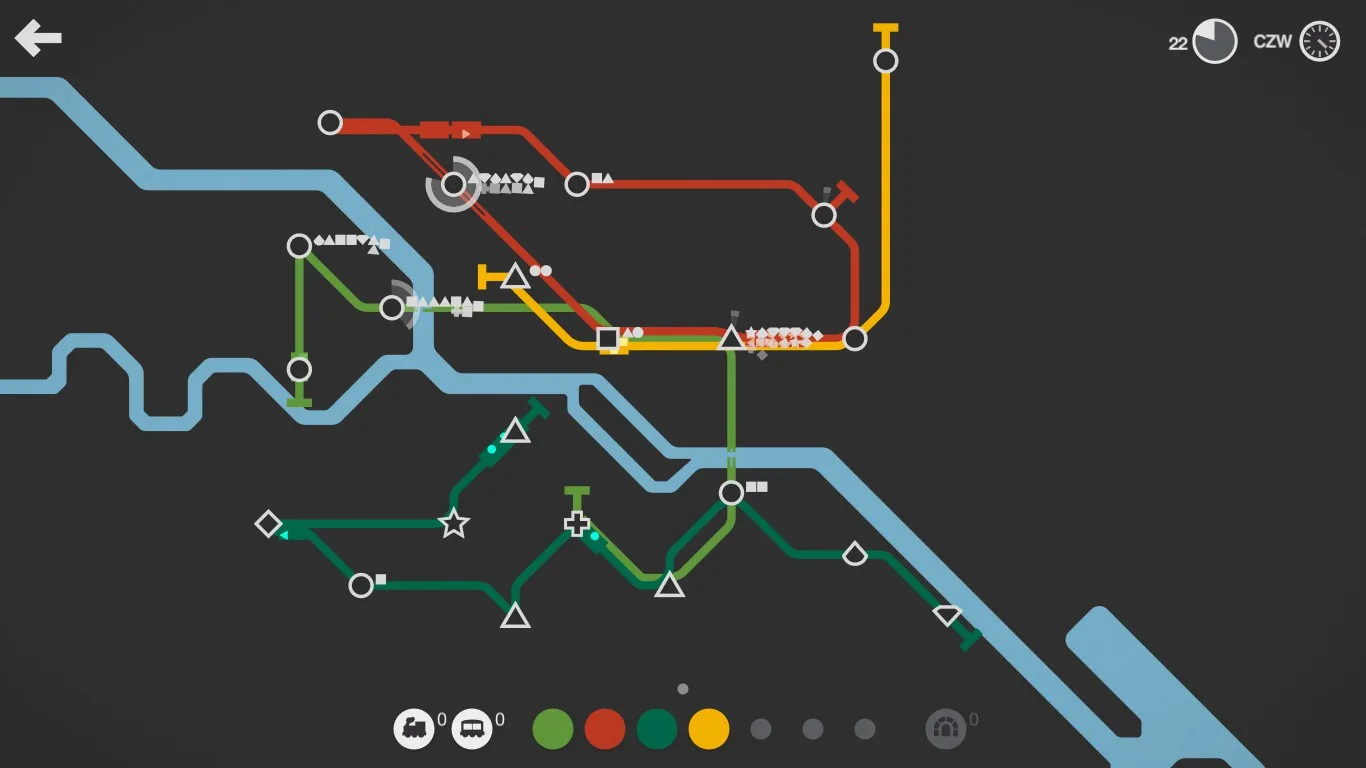Expand the first locked gray line slot

coord(761,728)
